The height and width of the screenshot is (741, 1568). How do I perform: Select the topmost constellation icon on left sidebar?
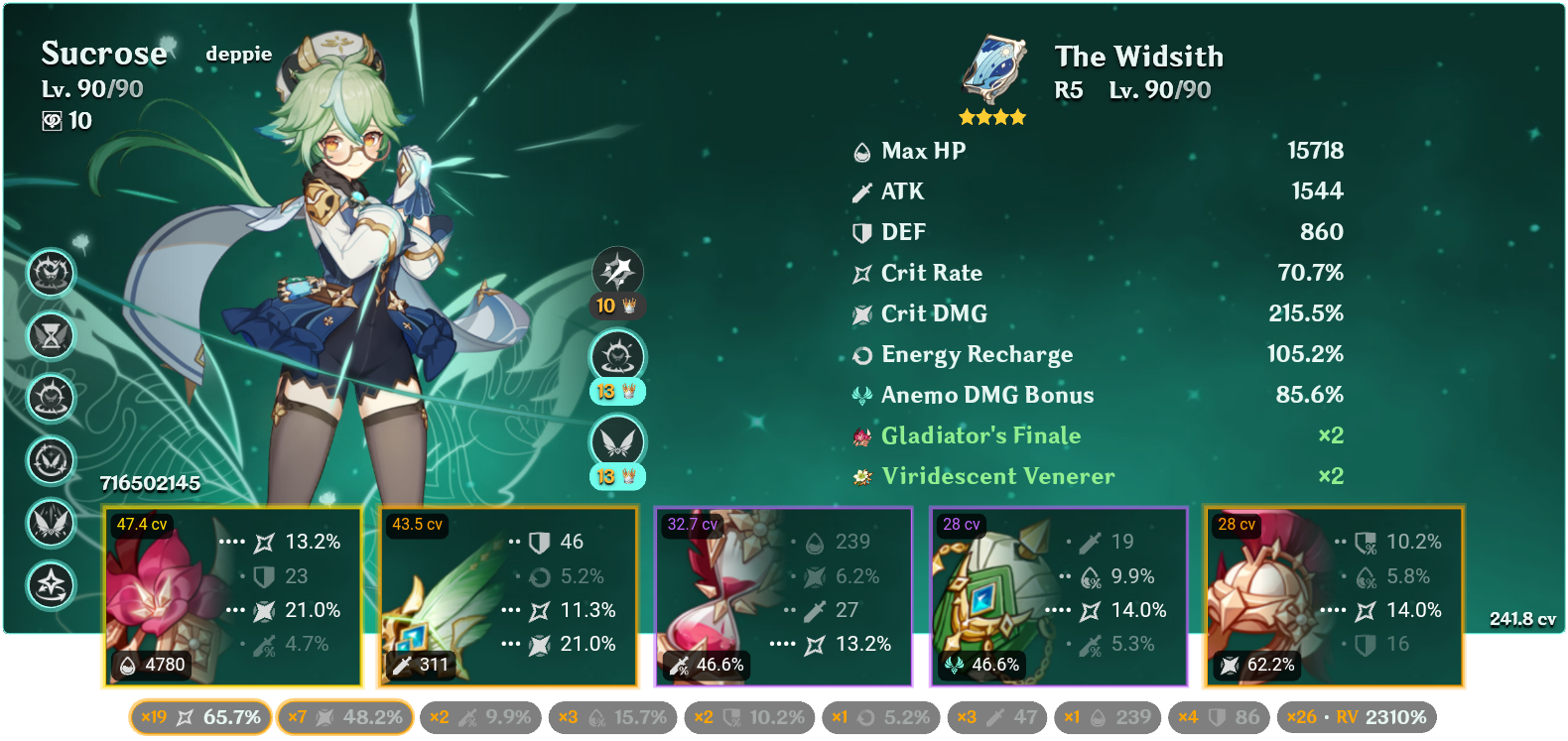click(51, 275)
